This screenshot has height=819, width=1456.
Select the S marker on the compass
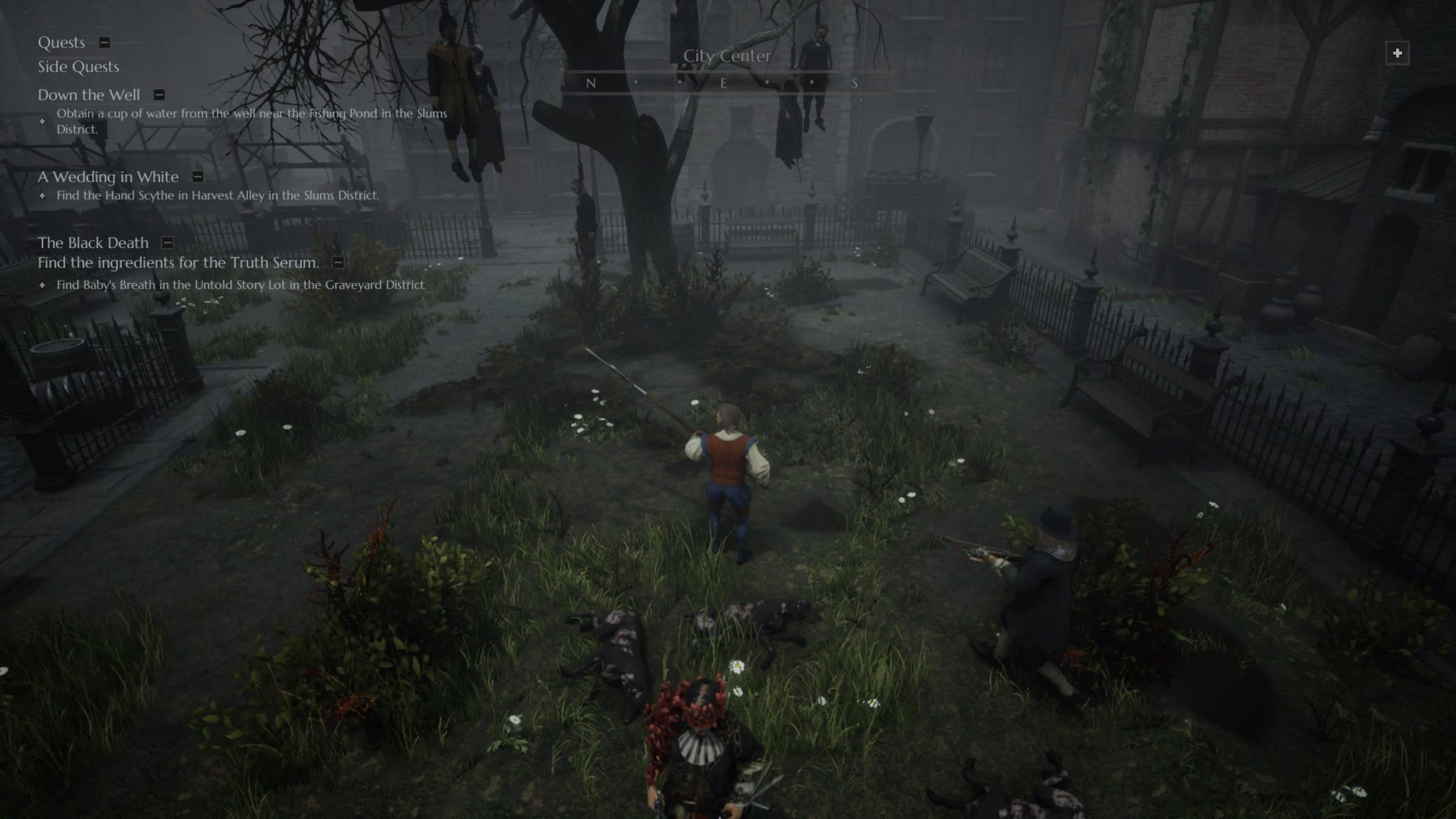(857, 82)
